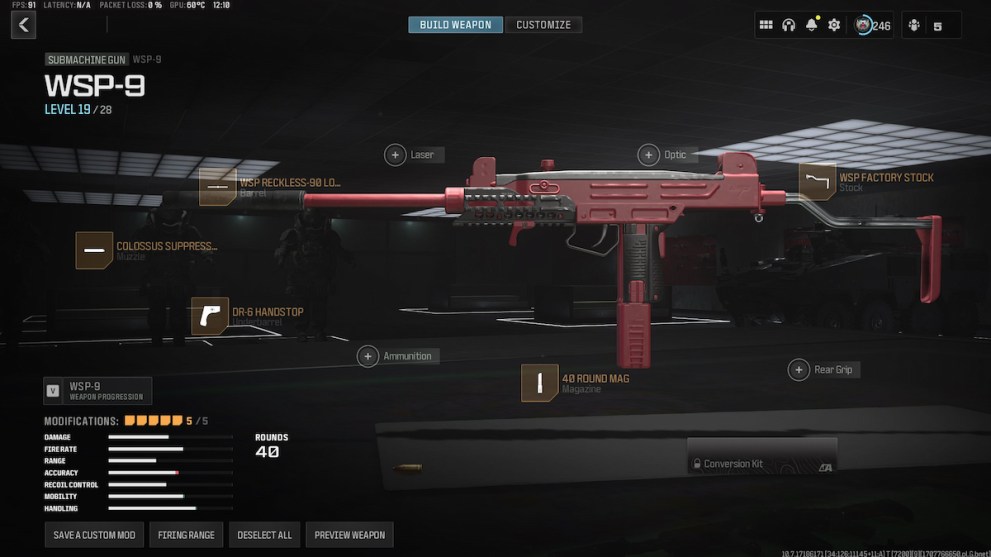Select the WSP Reckless-90 barrel slot
Screen dimensions: 991x557
pos(217,187)
